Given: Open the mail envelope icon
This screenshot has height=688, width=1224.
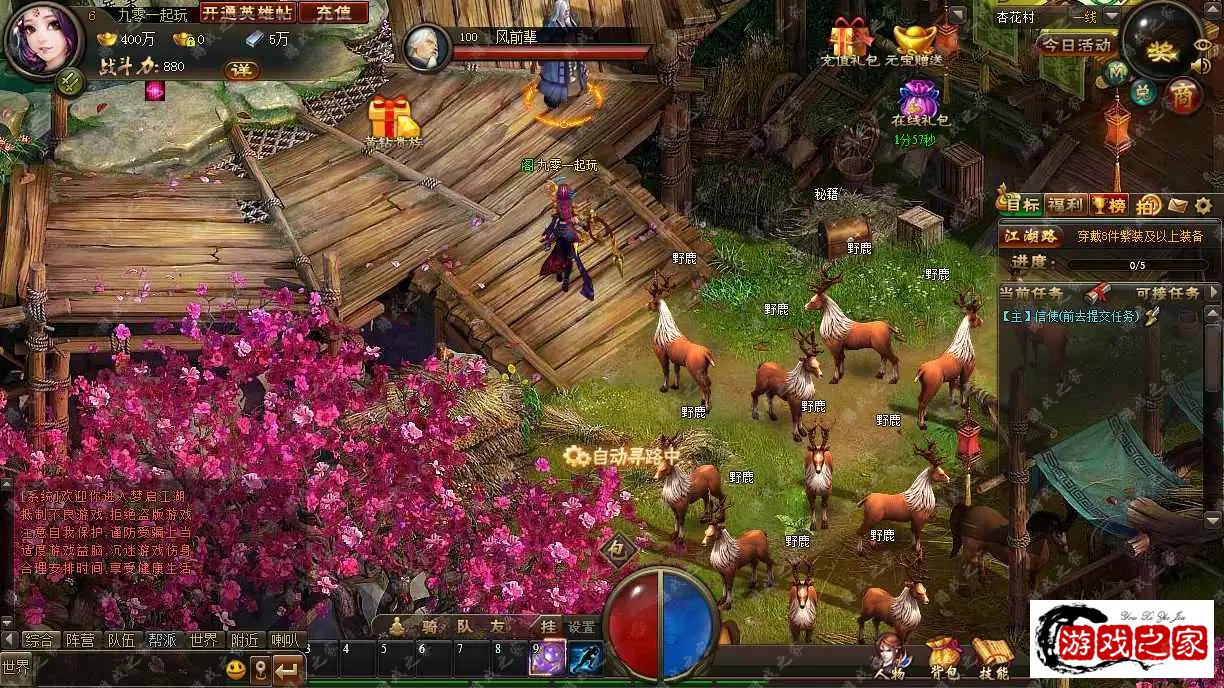Looking at the screenshot, I should 1178,205.
